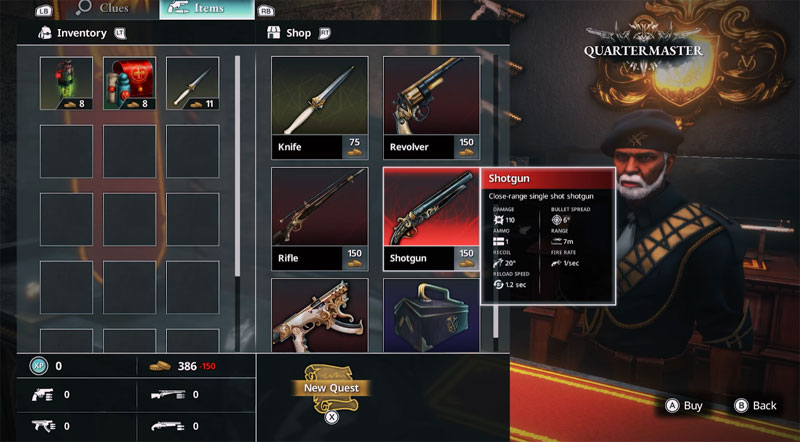The width and height of the screenshot is (800, 442).
Task: Select the green glowing vial inventory slot
Action: (x=66, y=83)
